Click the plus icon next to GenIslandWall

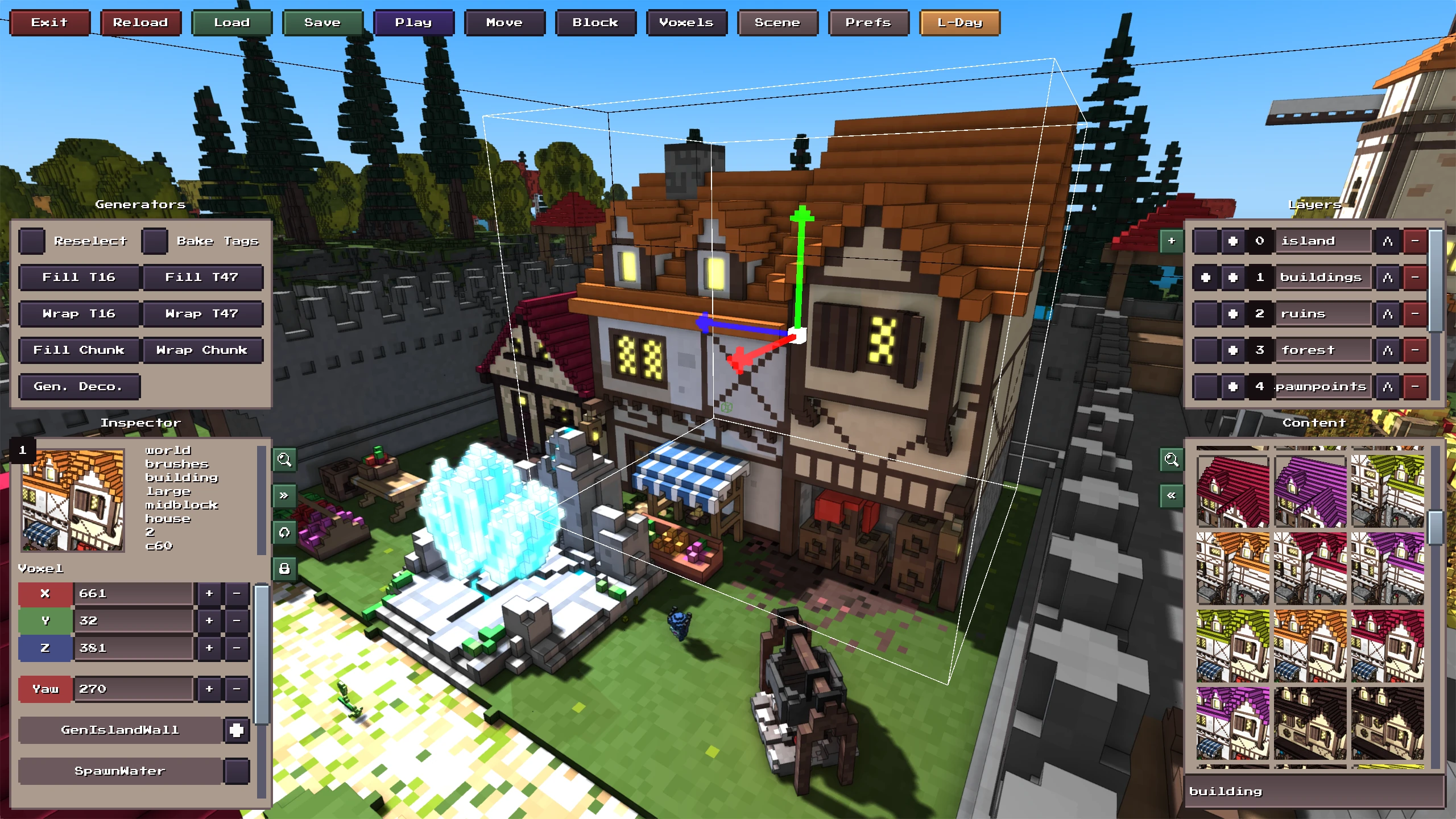(237, 730)
